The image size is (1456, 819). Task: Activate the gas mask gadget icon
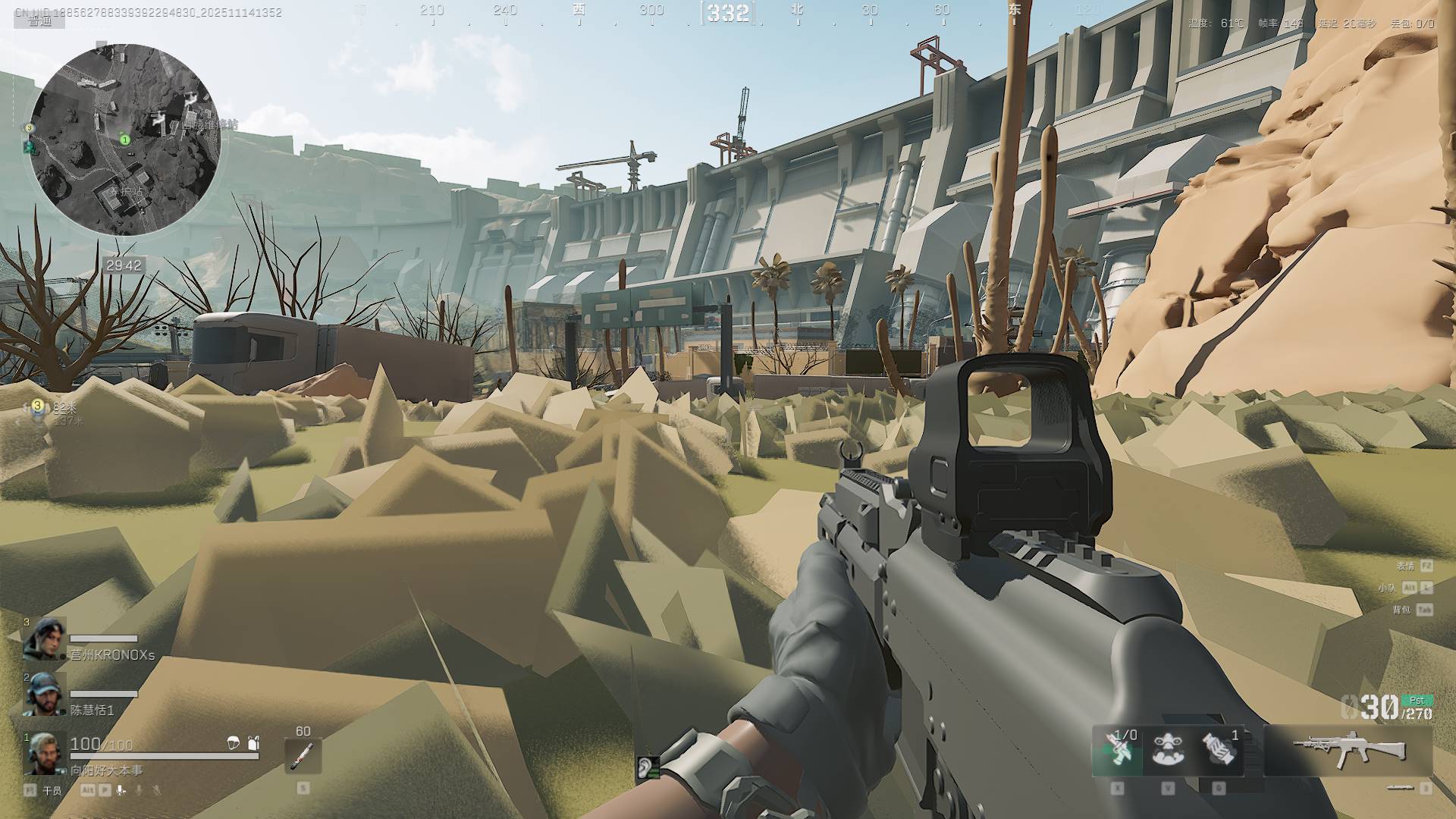(x=1168, y=751)
